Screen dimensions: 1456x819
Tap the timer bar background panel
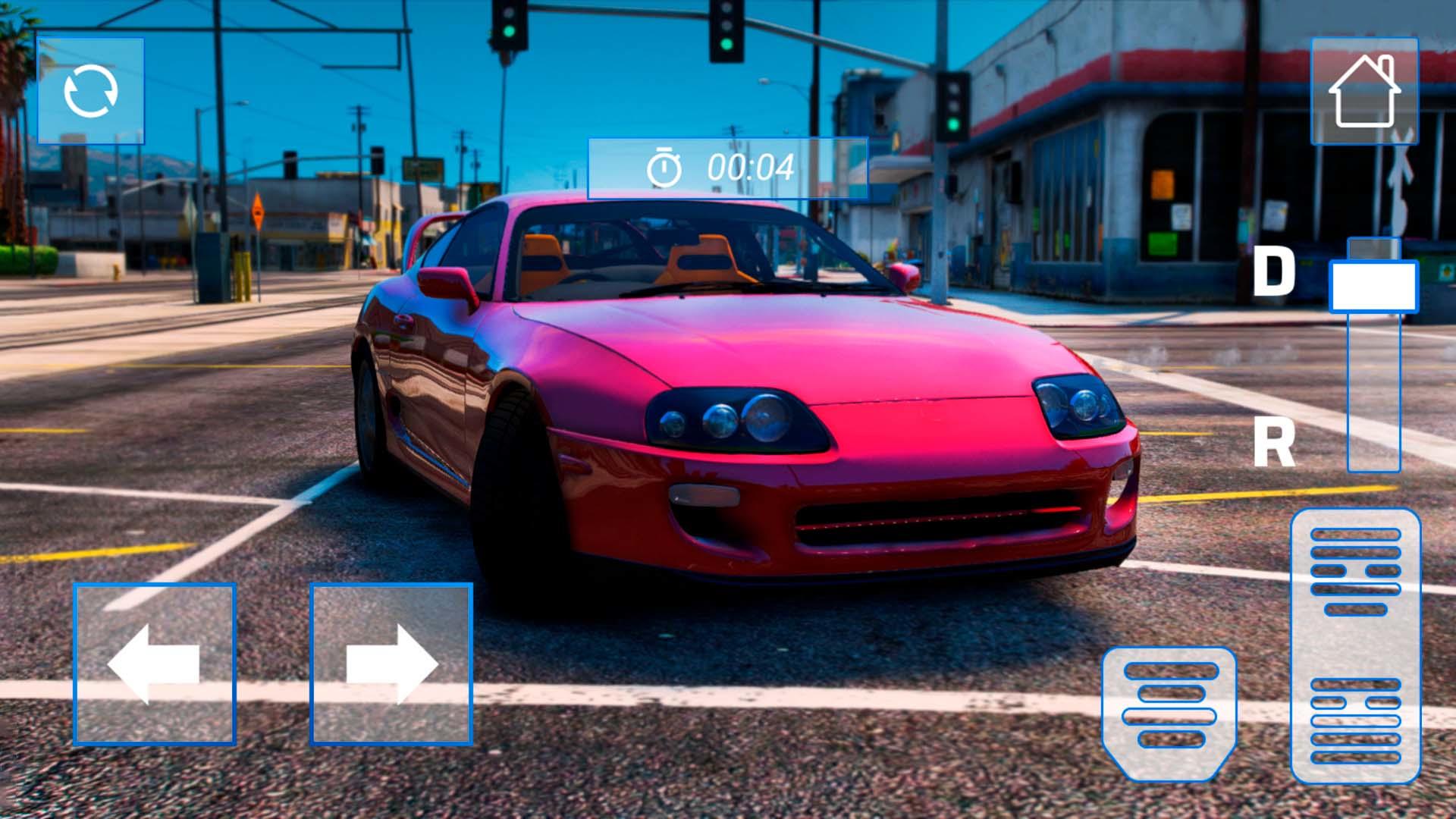728,168
